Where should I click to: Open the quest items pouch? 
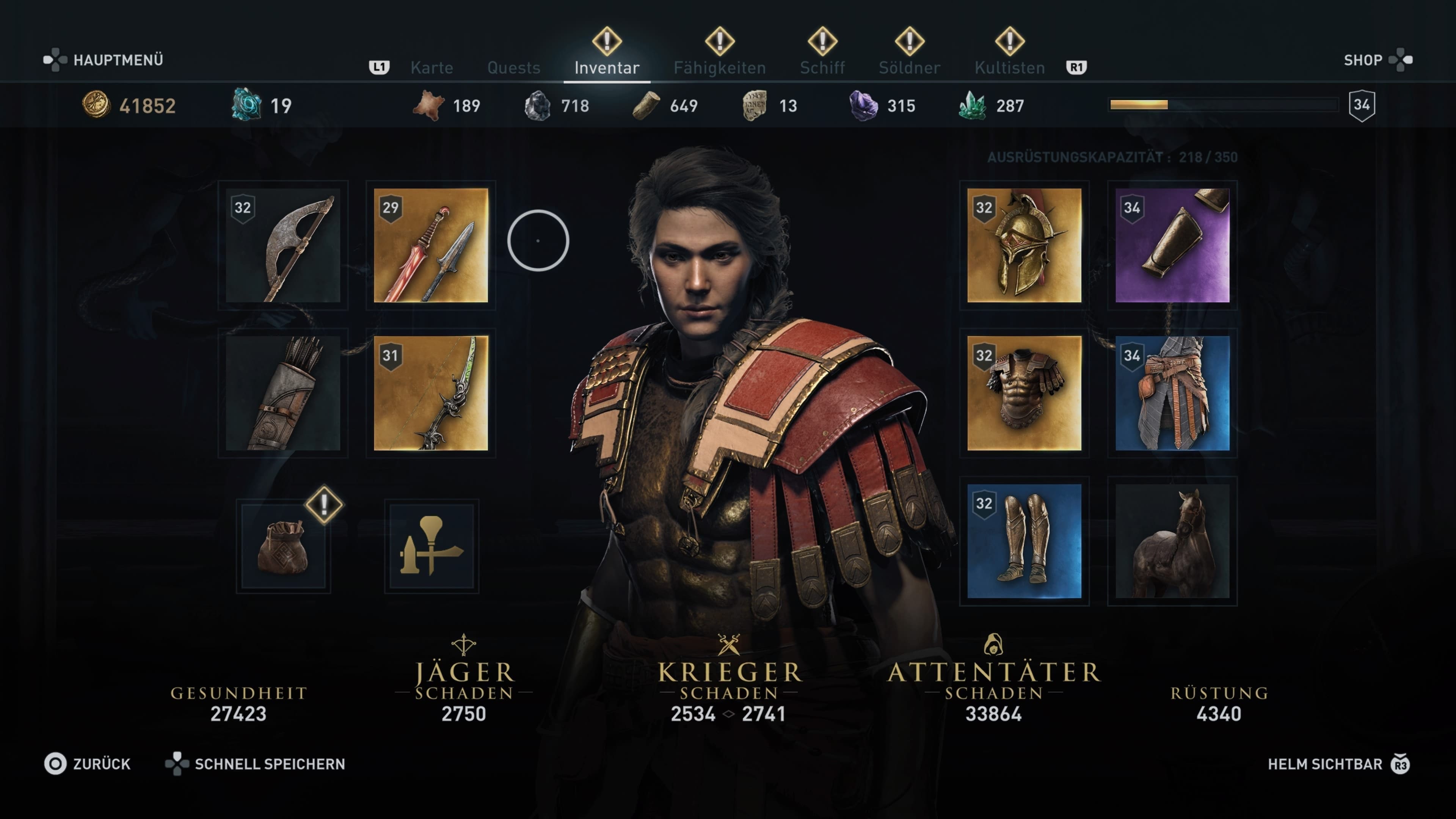tap(282, 546)
